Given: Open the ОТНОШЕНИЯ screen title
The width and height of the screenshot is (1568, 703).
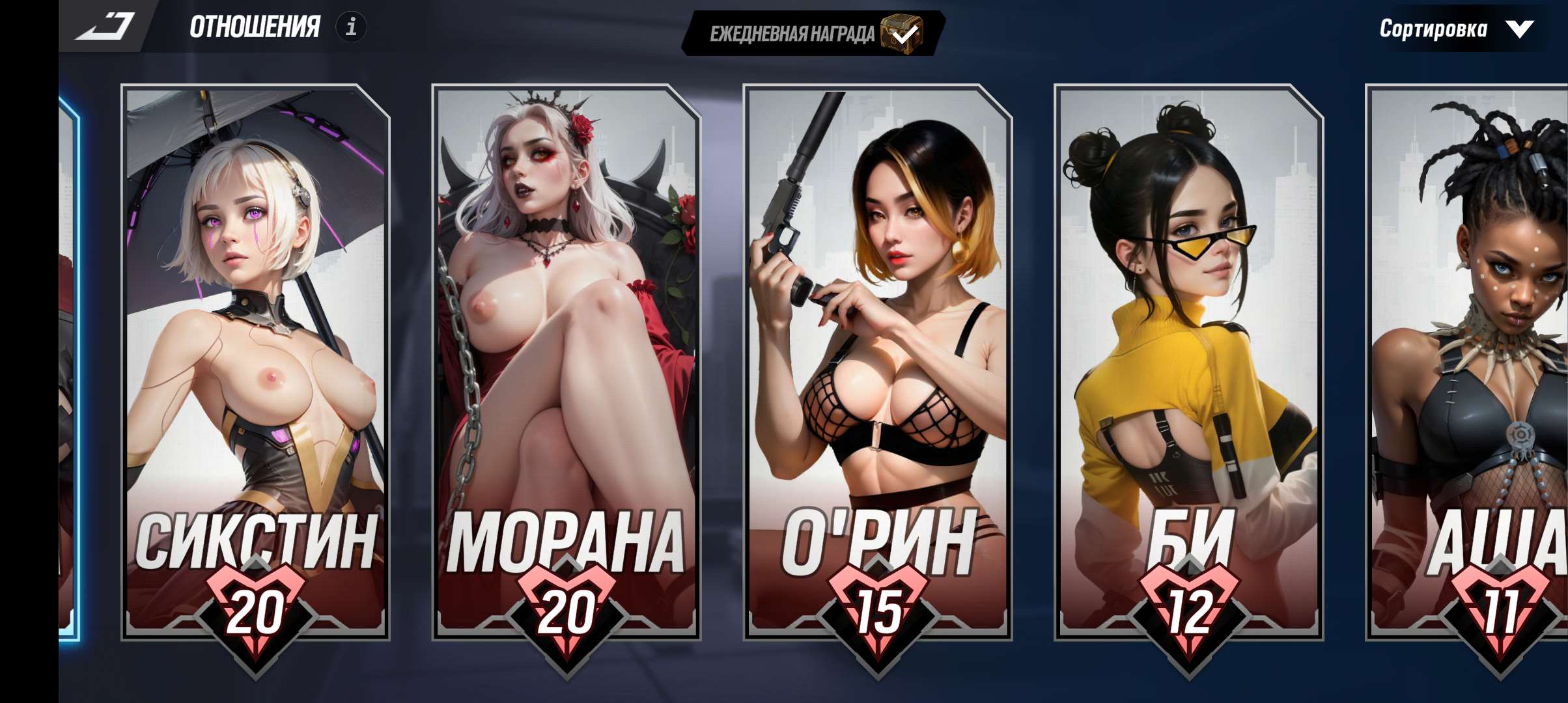Looking at the screenshot, I should click(254, 28).
